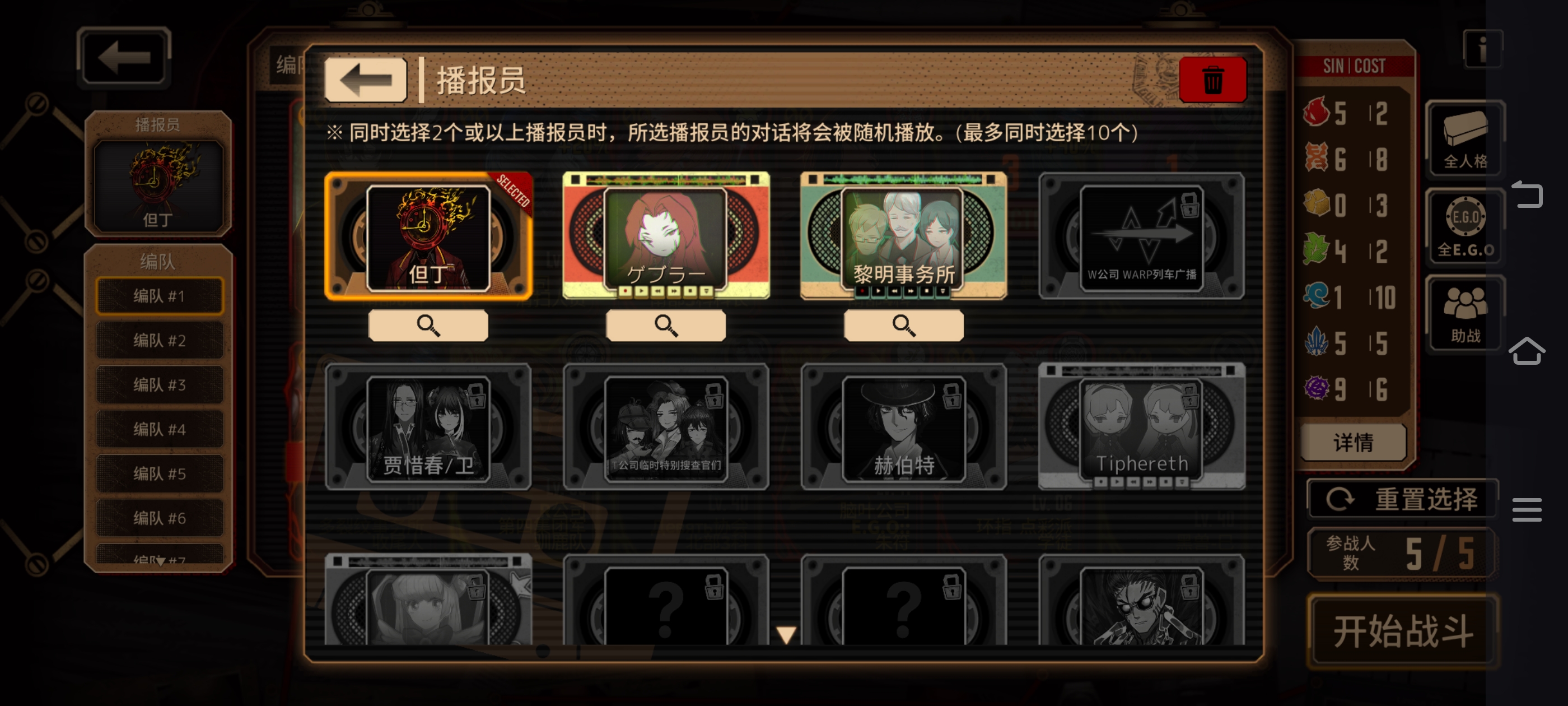Switch to team 编队 #5

tap(160, 473)
